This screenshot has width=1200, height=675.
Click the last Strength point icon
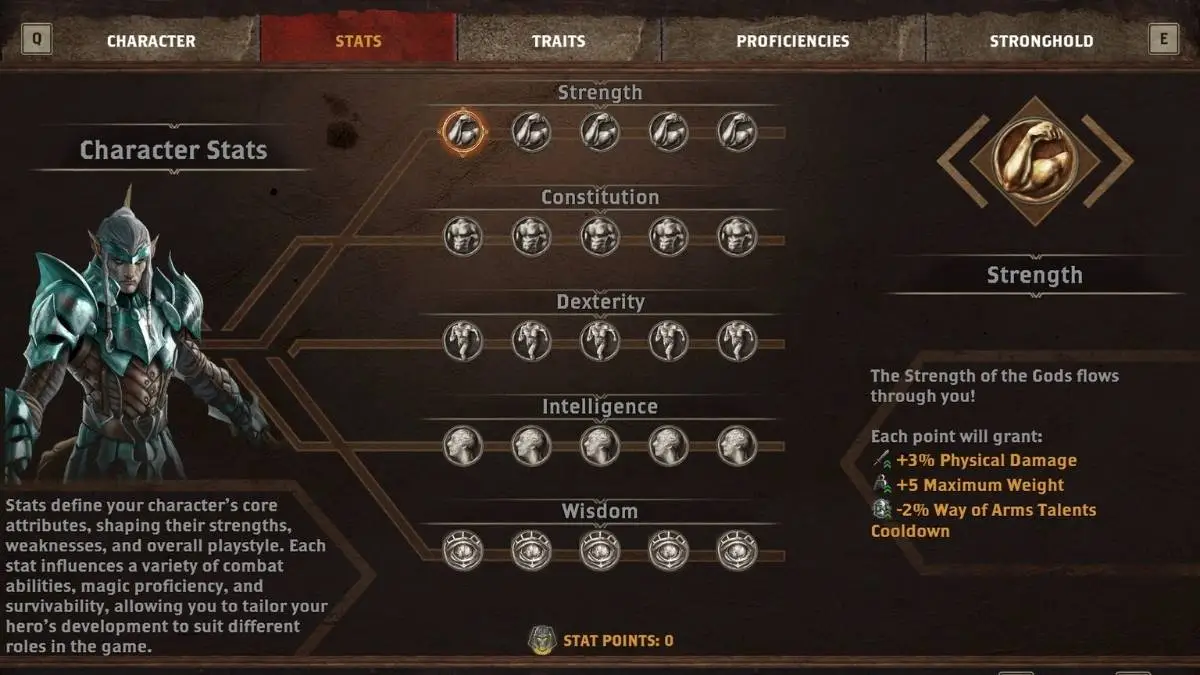coord(737,131)
